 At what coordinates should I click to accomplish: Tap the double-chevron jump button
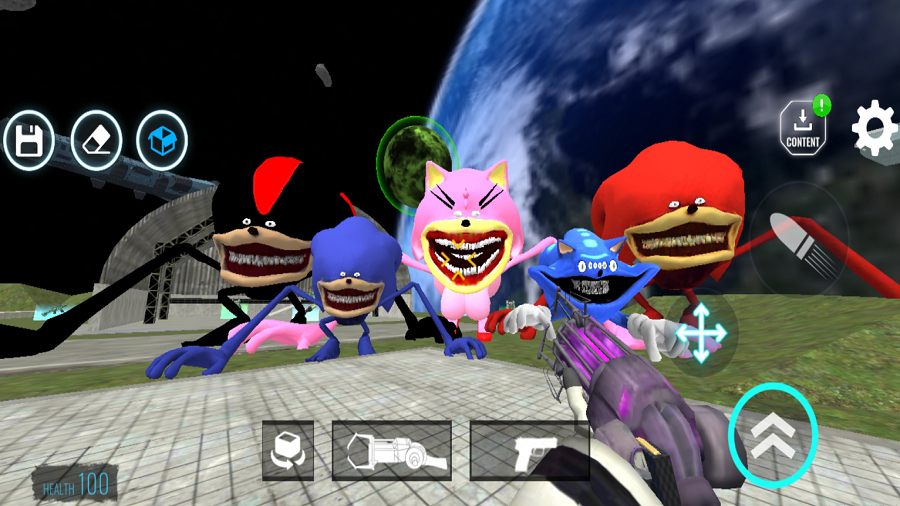click(x=773, y=436)
